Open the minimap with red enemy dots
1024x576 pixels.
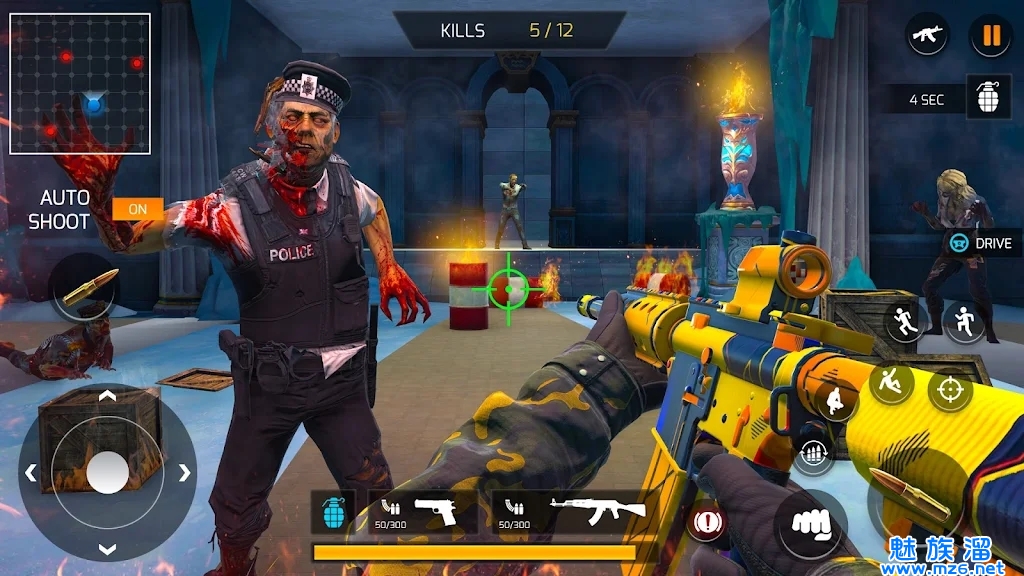pos(80,83)
